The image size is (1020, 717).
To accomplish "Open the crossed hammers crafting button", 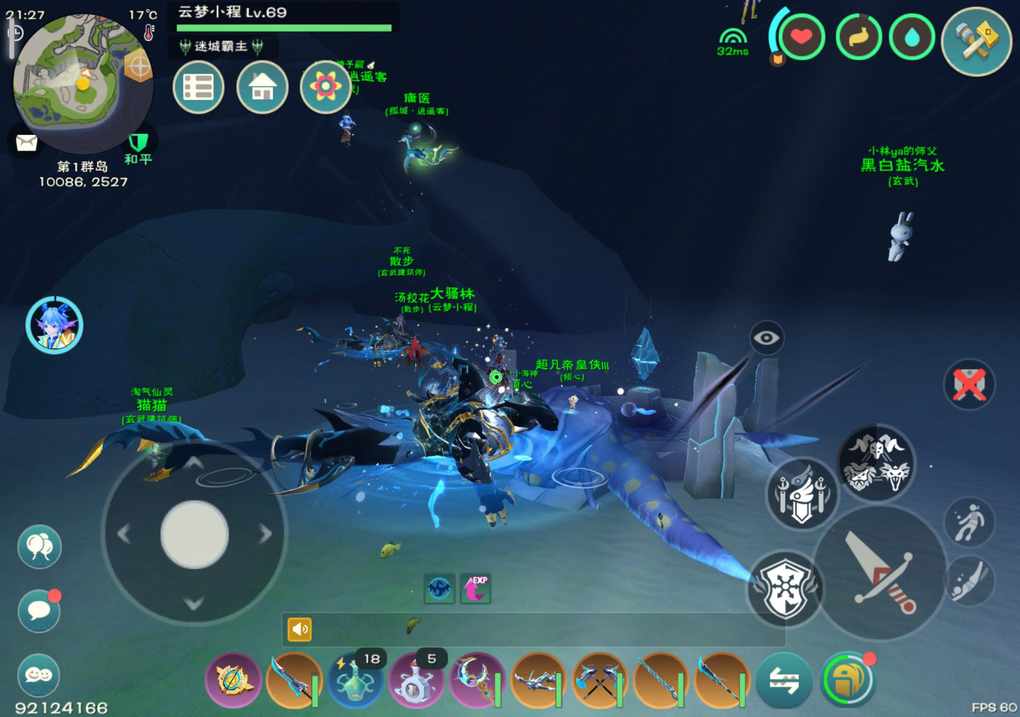I will [x=976, y=41].
